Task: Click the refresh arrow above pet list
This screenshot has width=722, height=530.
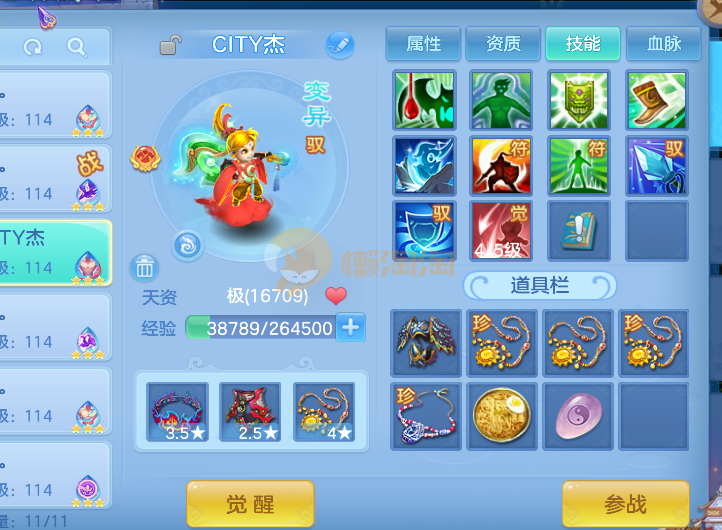Action: click(x=33, y=47)
